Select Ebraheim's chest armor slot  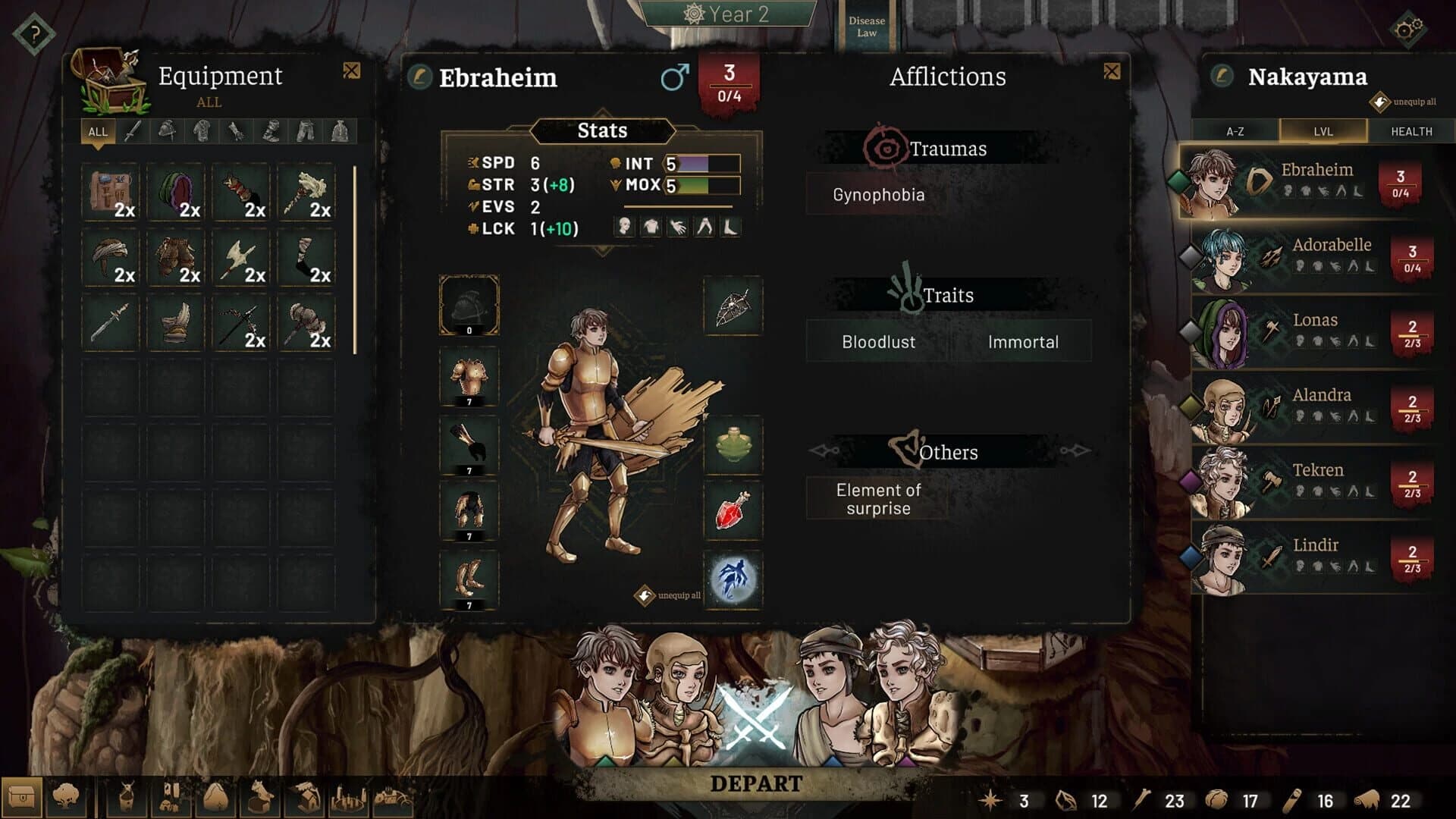(469, 376)
